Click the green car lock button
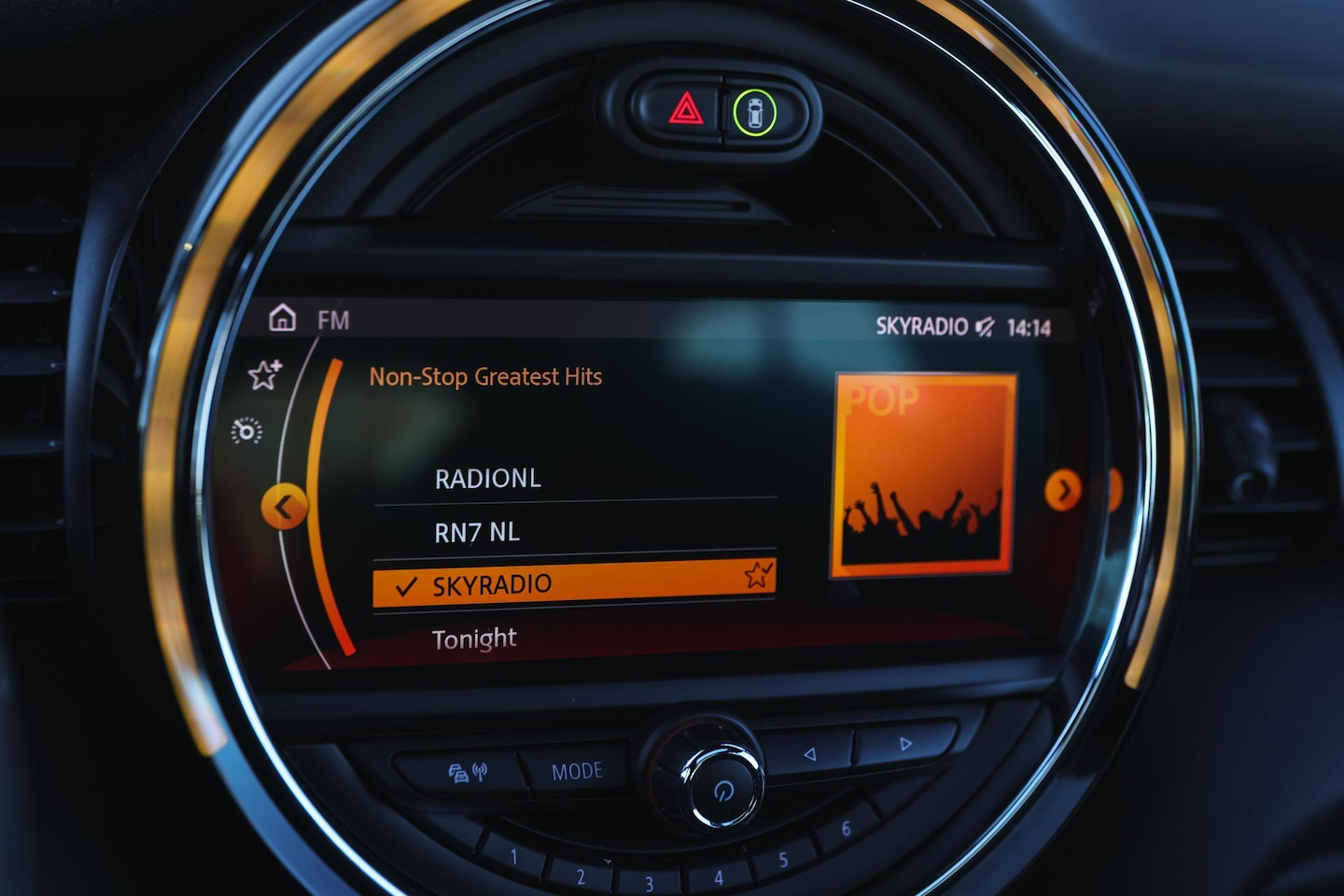 (754, 112)
